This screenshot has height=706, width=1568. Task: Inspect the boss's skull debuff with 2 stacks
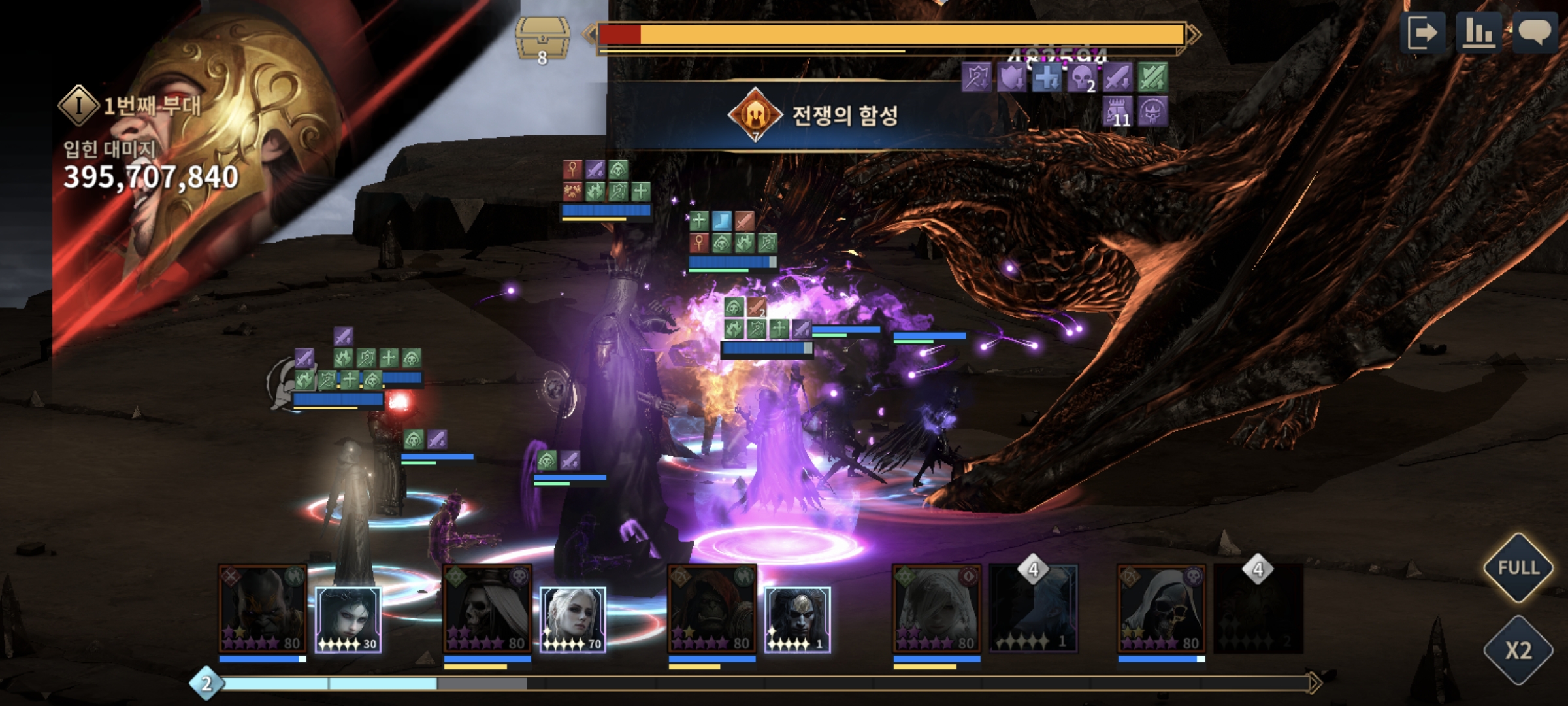[1081, 78]
